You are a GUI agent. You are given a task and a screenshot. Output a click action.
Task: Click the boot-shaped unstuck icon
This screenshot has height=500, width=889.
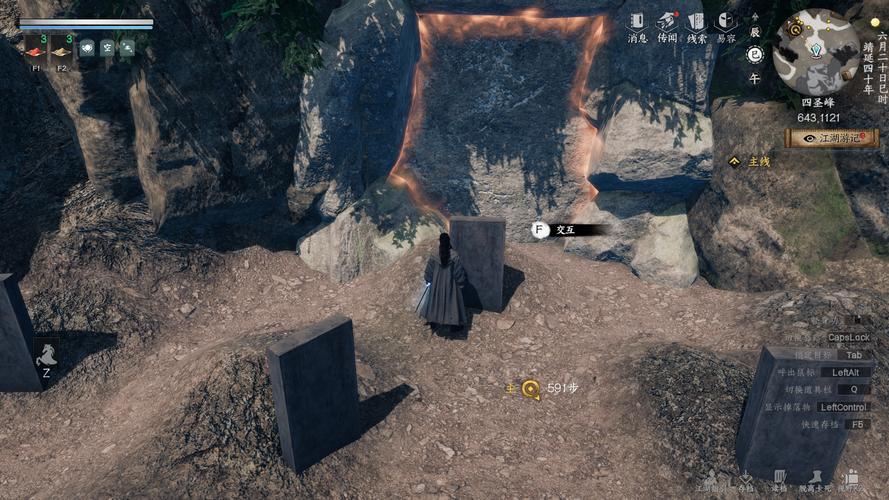[816, 480]
